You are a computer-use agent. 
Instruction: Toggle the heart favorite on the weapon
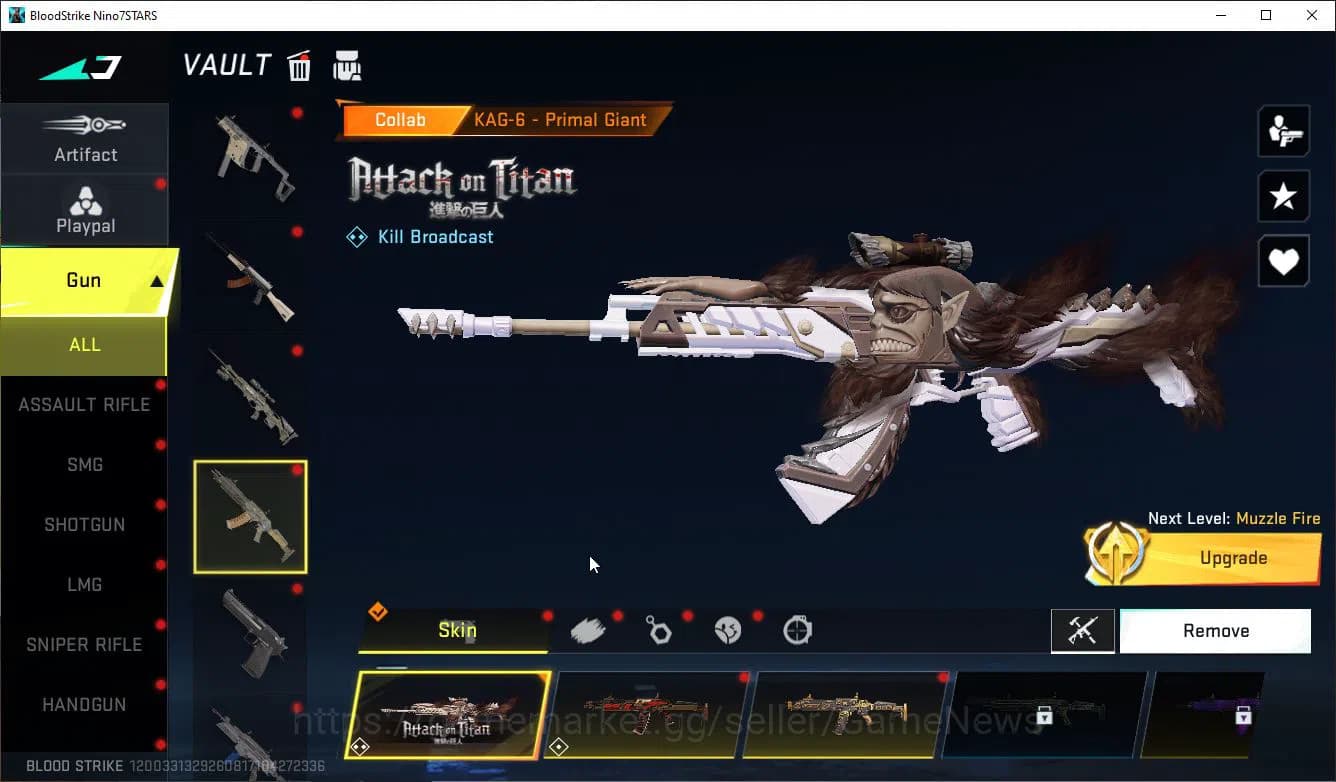click(x=1283, y=261)
